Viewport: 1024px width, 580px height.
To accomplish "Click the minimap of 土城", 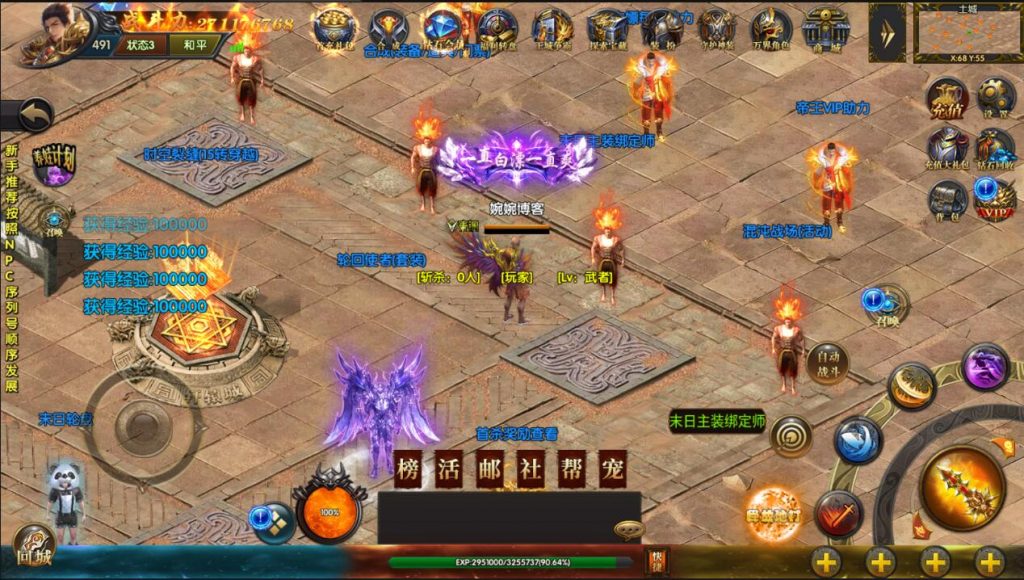I will click(x=967, y=32).
